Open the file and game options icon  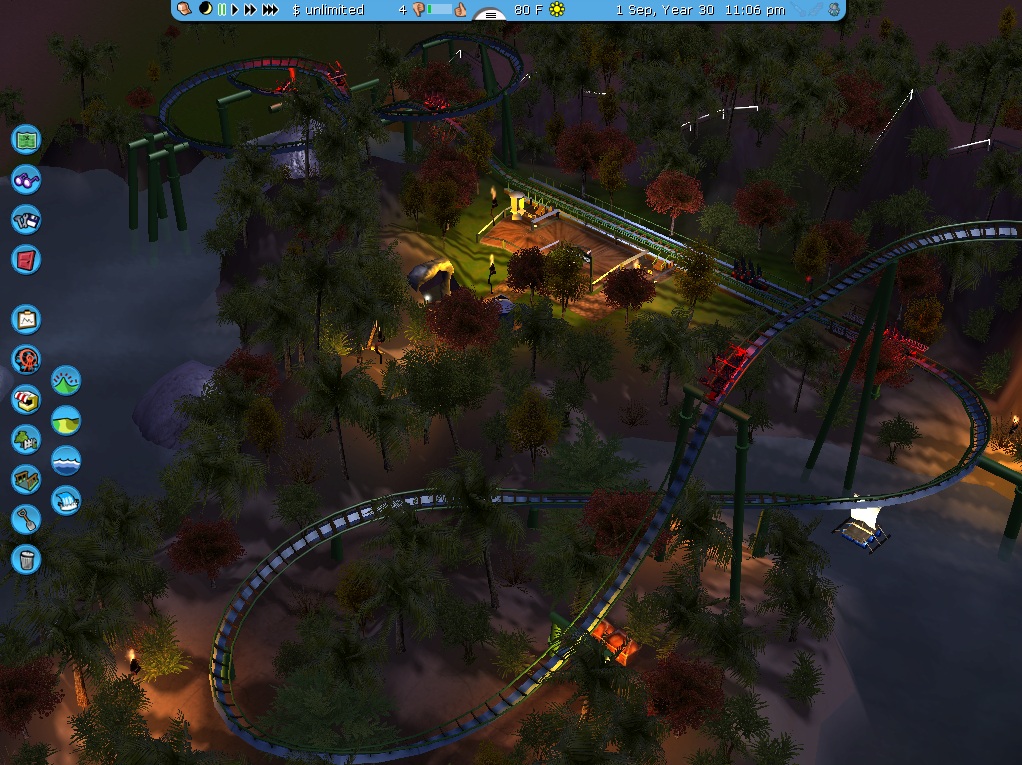(26, 220)
